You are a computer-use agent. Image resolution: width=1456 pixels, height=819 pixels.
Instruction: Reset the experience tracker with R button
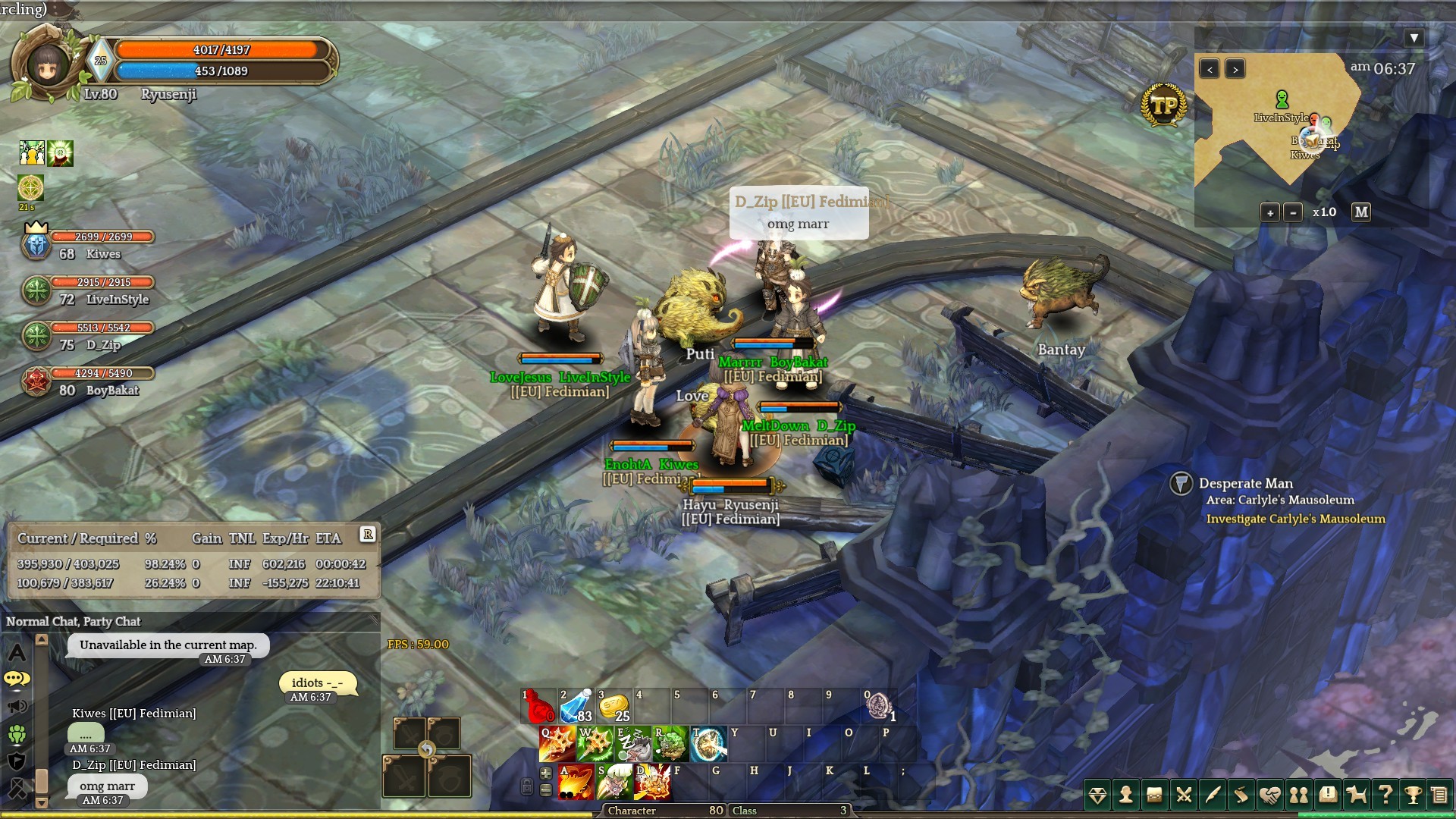(x=368, y=535)
